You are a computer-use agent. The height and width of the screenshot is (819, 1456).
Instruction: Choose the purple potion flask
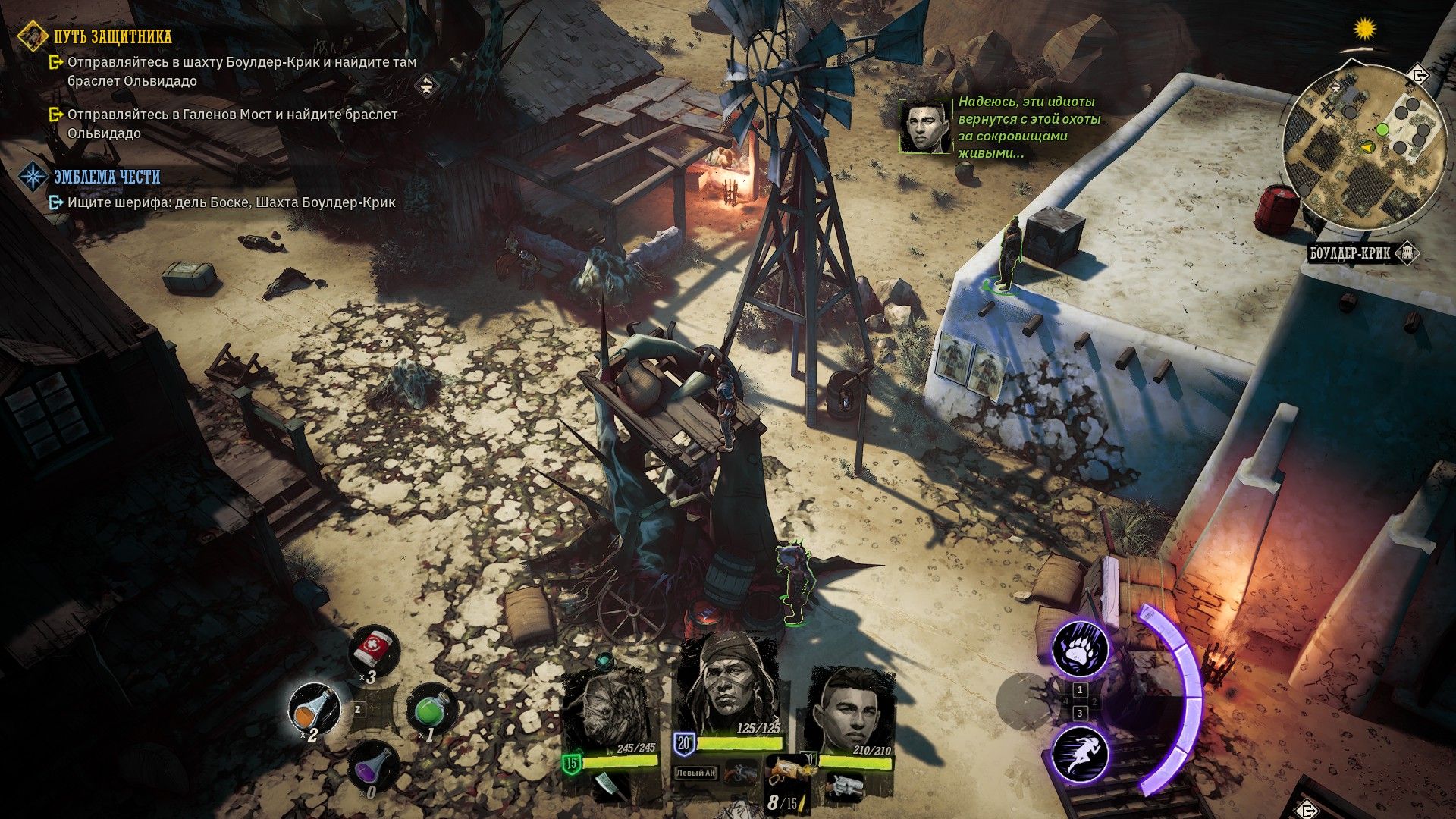[372, 767]
